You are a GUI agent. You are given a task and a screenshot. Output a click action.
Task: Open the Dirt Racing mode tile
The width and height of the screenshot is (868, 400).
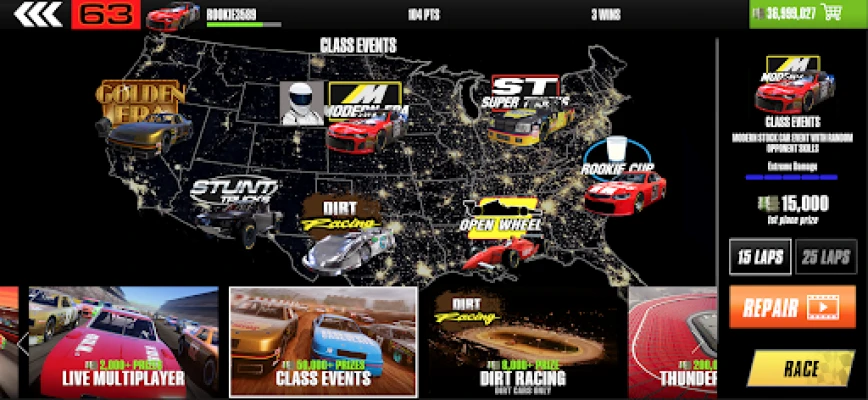525,342
